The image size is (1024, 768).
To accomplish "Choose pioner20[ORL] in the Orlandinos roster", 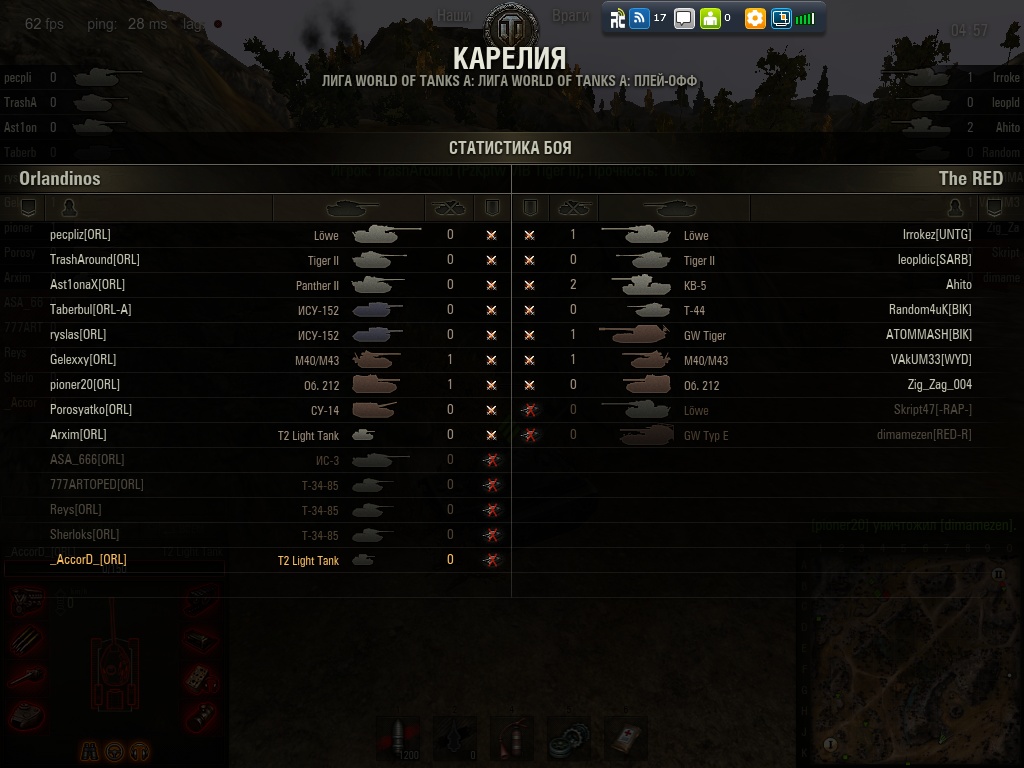I will (85, 385).
